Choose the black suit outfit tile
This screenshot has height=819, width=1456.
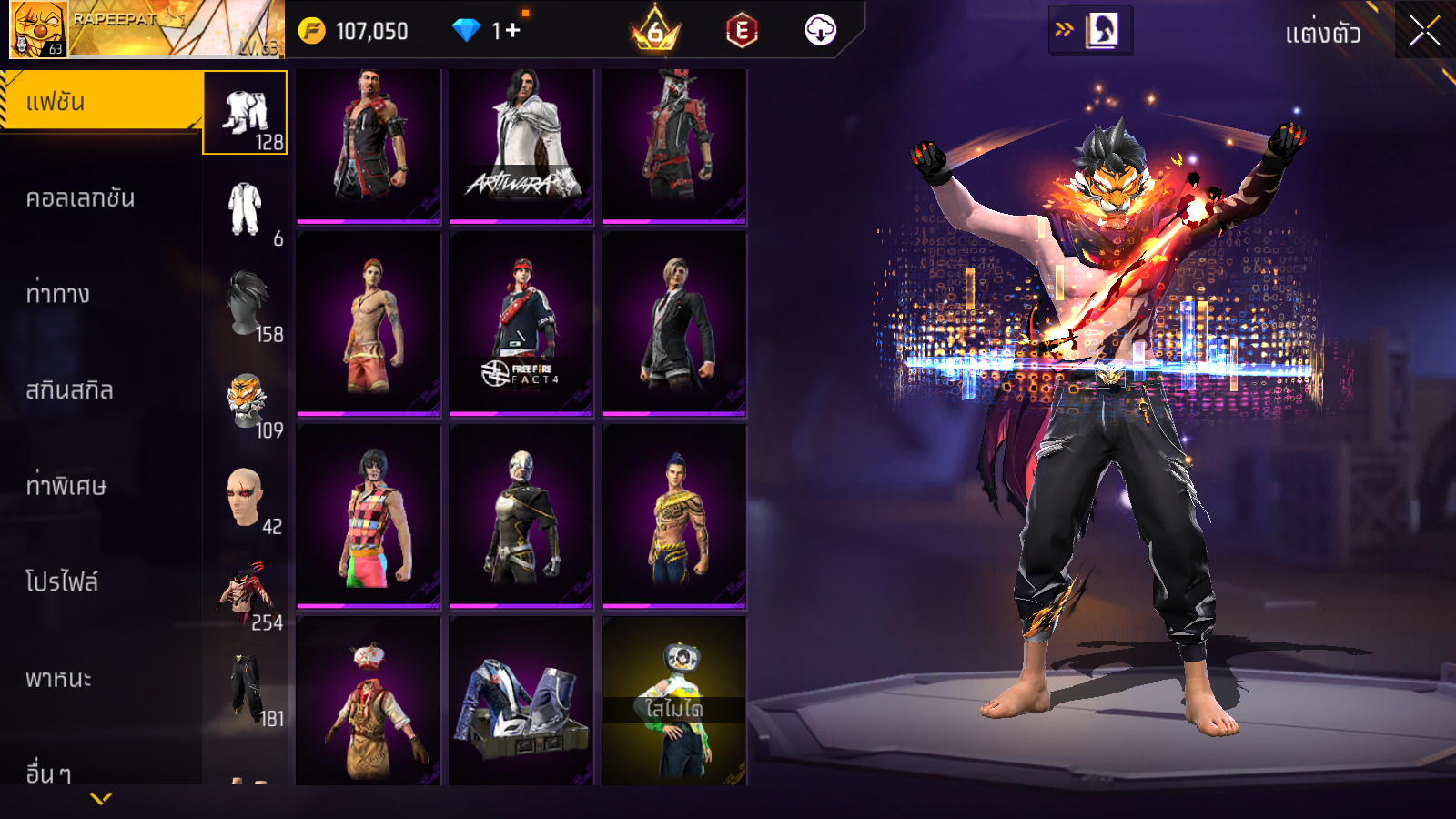[674, 323]
